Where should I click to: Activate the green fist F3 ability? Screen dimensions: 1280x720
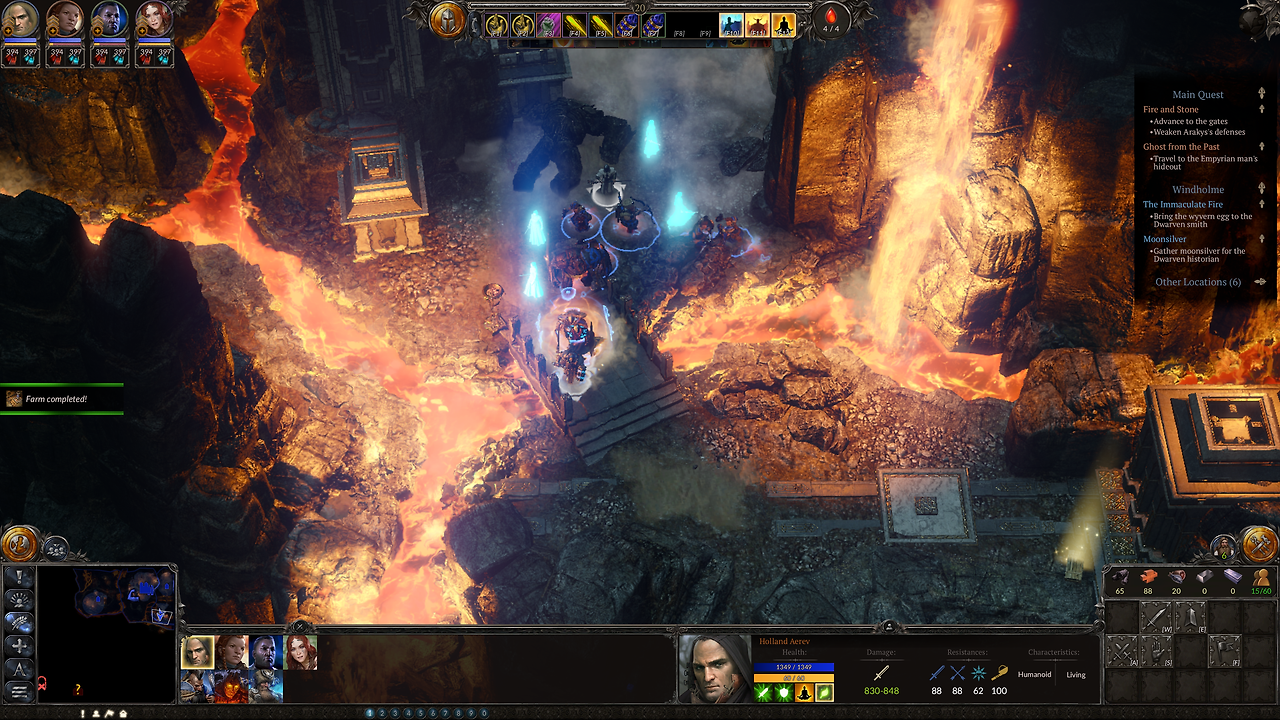tap(548, 25)
